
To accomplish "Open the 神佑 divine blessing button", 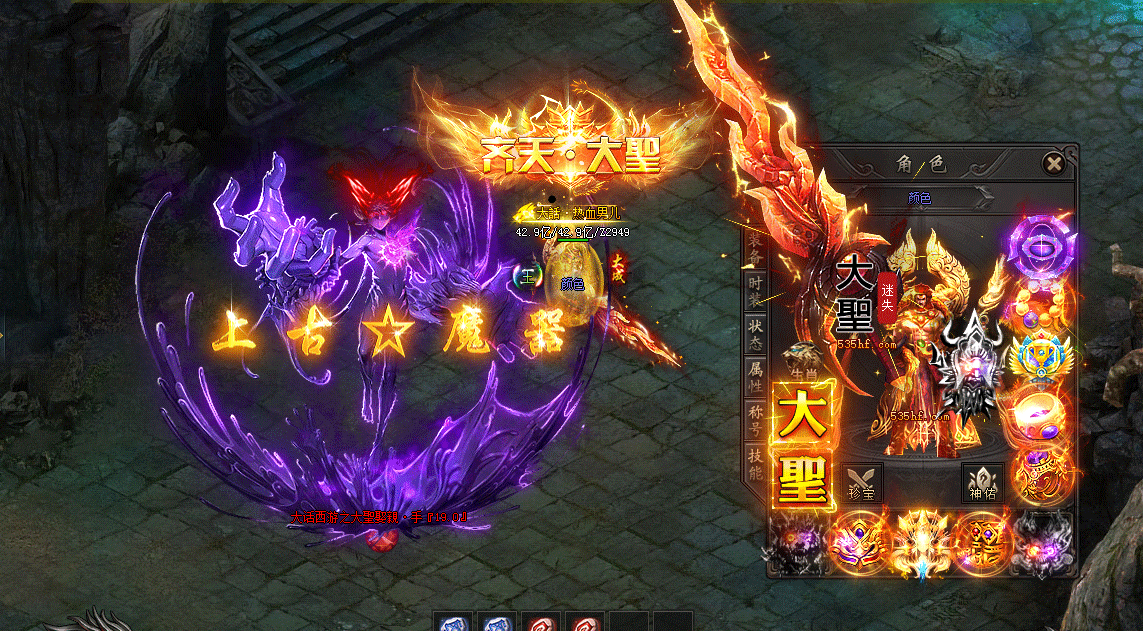I will tap(982, 482).
